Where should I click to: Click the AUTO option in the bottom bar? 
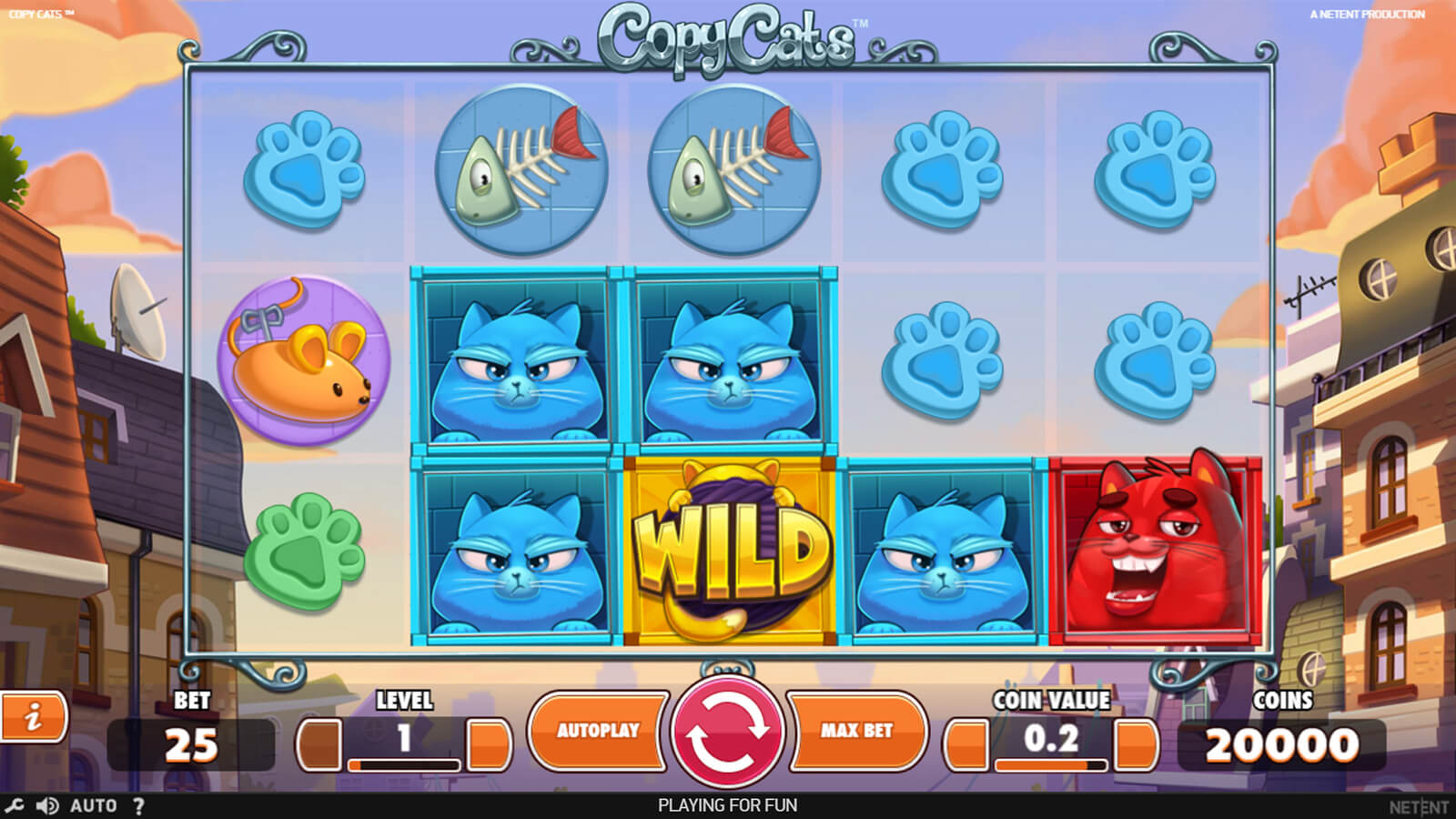click(93, 805)
